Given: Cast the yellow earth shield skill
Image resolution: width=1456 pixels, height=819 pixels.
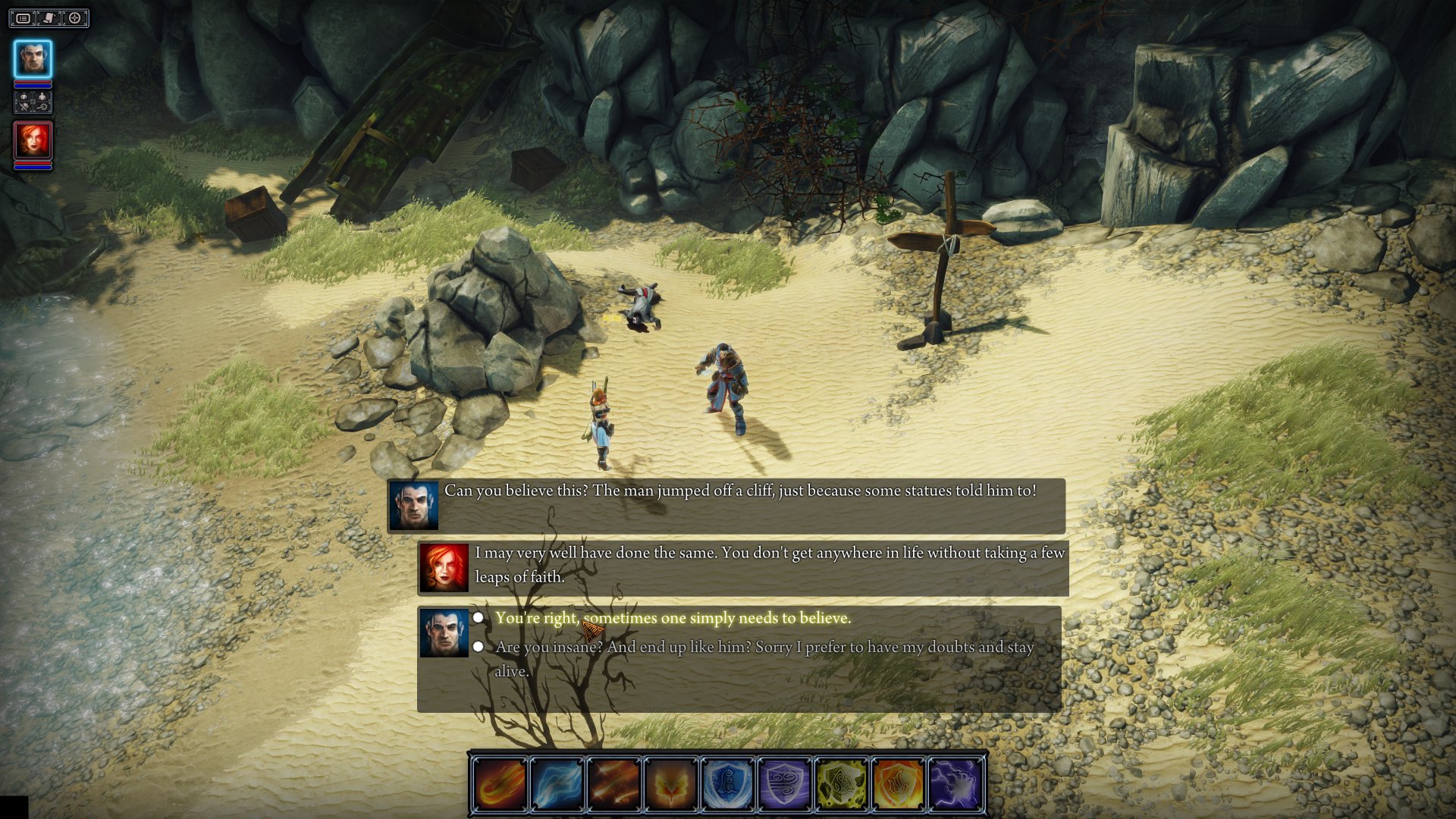Looking at the screenshot, I should pos(841,784).
